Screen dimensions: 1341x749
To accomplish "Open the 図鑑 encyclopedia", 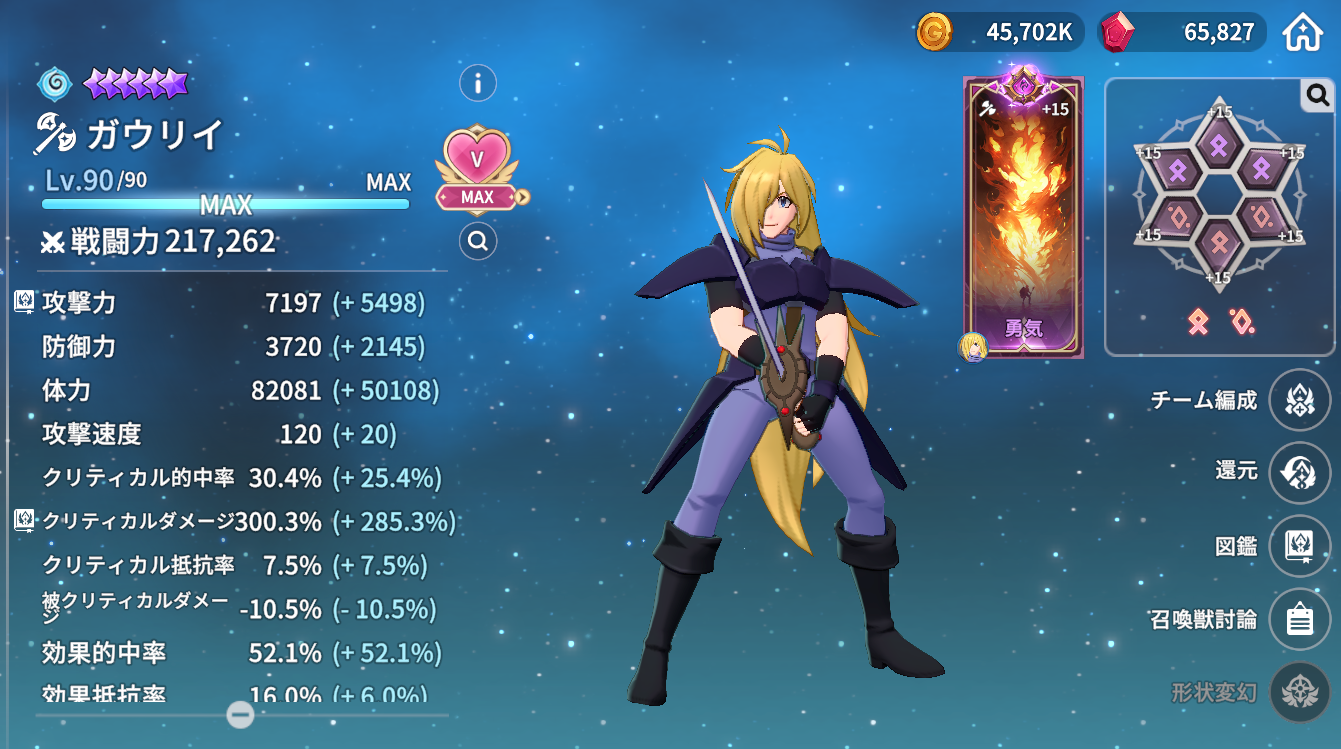I will coord(1299,546).
